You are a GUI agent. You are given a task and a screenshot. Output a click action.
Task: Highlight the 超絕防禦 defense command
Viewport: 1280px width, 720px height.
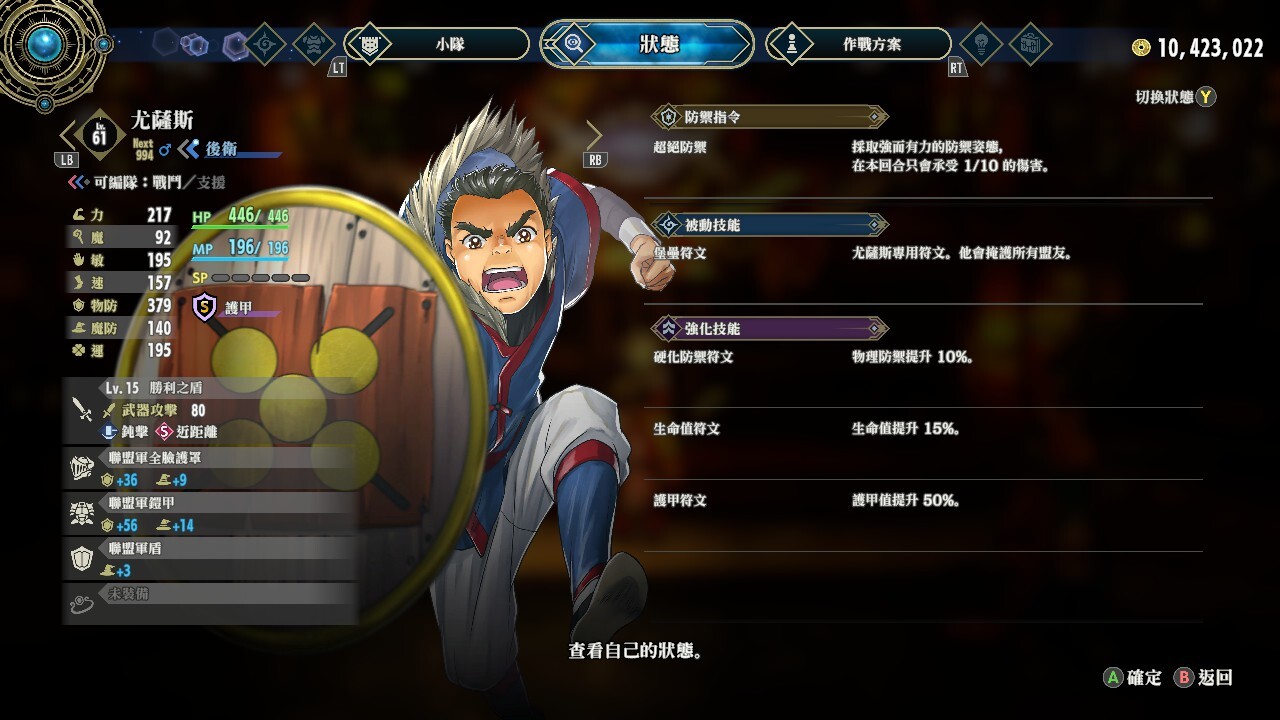coord(680,147)
